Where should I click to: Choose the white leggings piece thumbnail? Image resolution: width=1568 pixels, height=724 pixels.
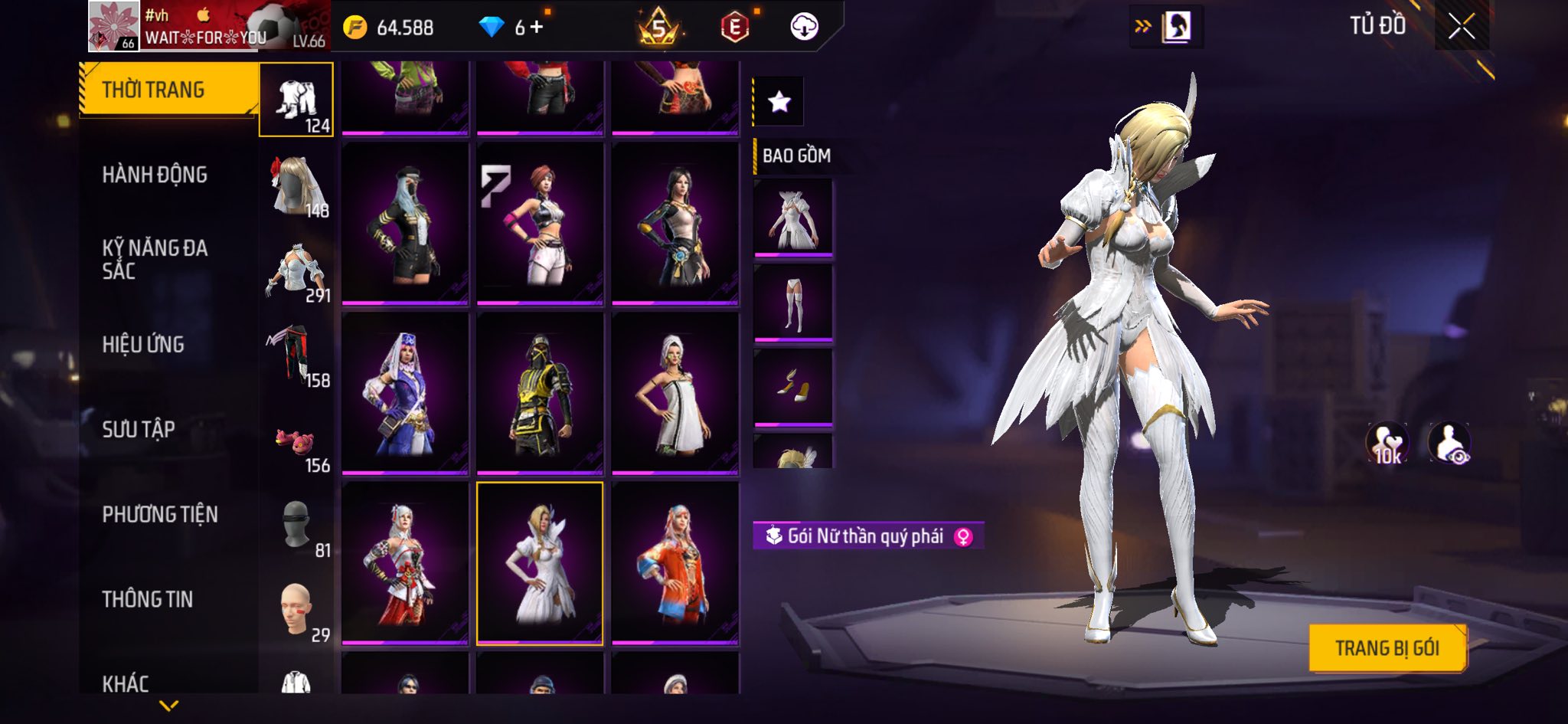pyautogui.click(x=793, y=303)
